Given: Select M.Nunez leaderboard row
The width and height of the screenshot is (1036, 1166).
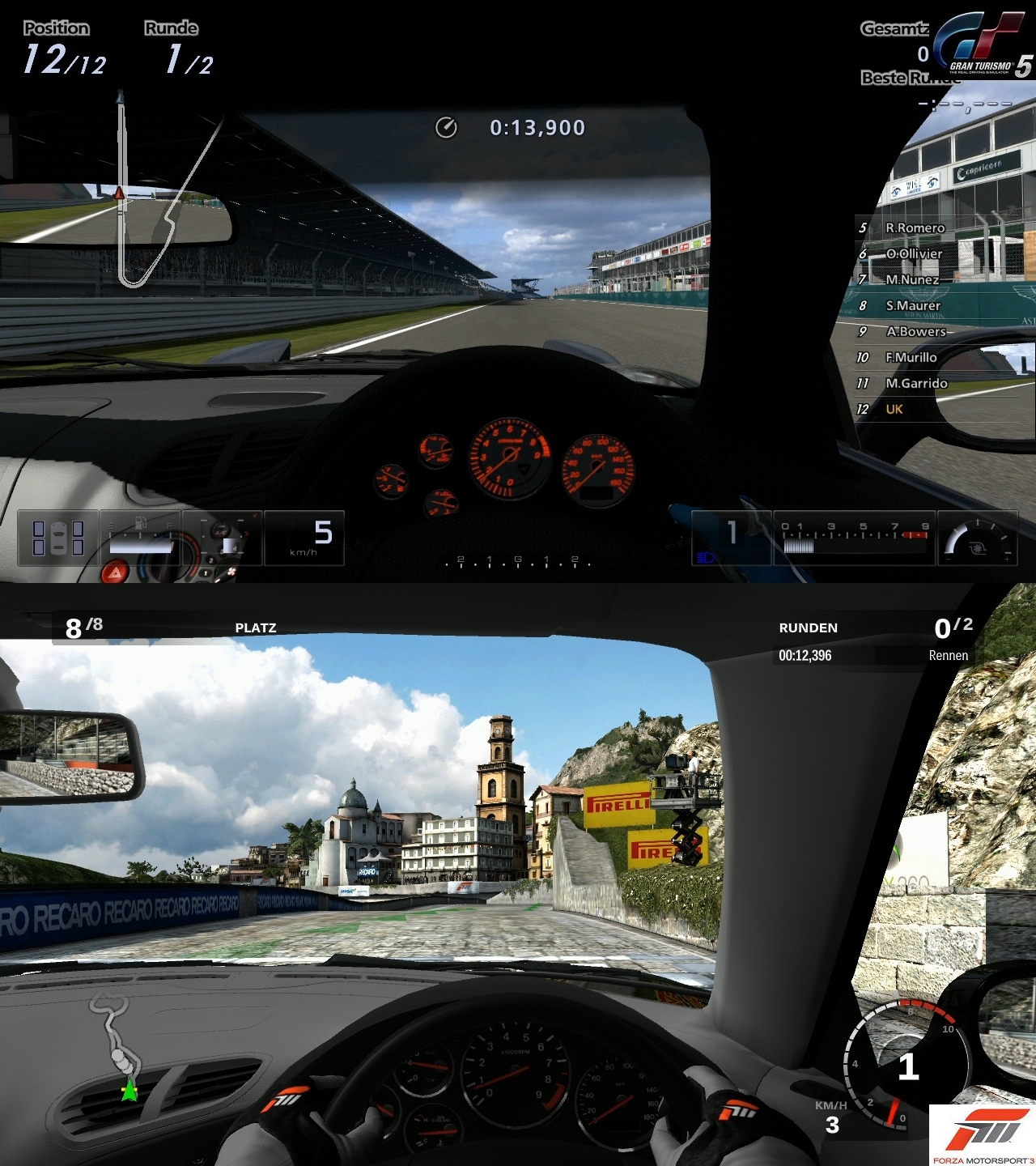Looking at the screenshot, I should point(911,280).
